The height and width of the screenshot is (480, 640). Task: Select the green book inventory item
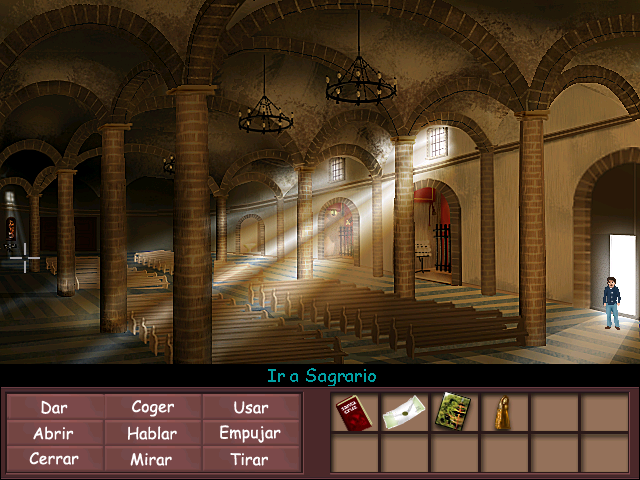click(x=453, y=412)
